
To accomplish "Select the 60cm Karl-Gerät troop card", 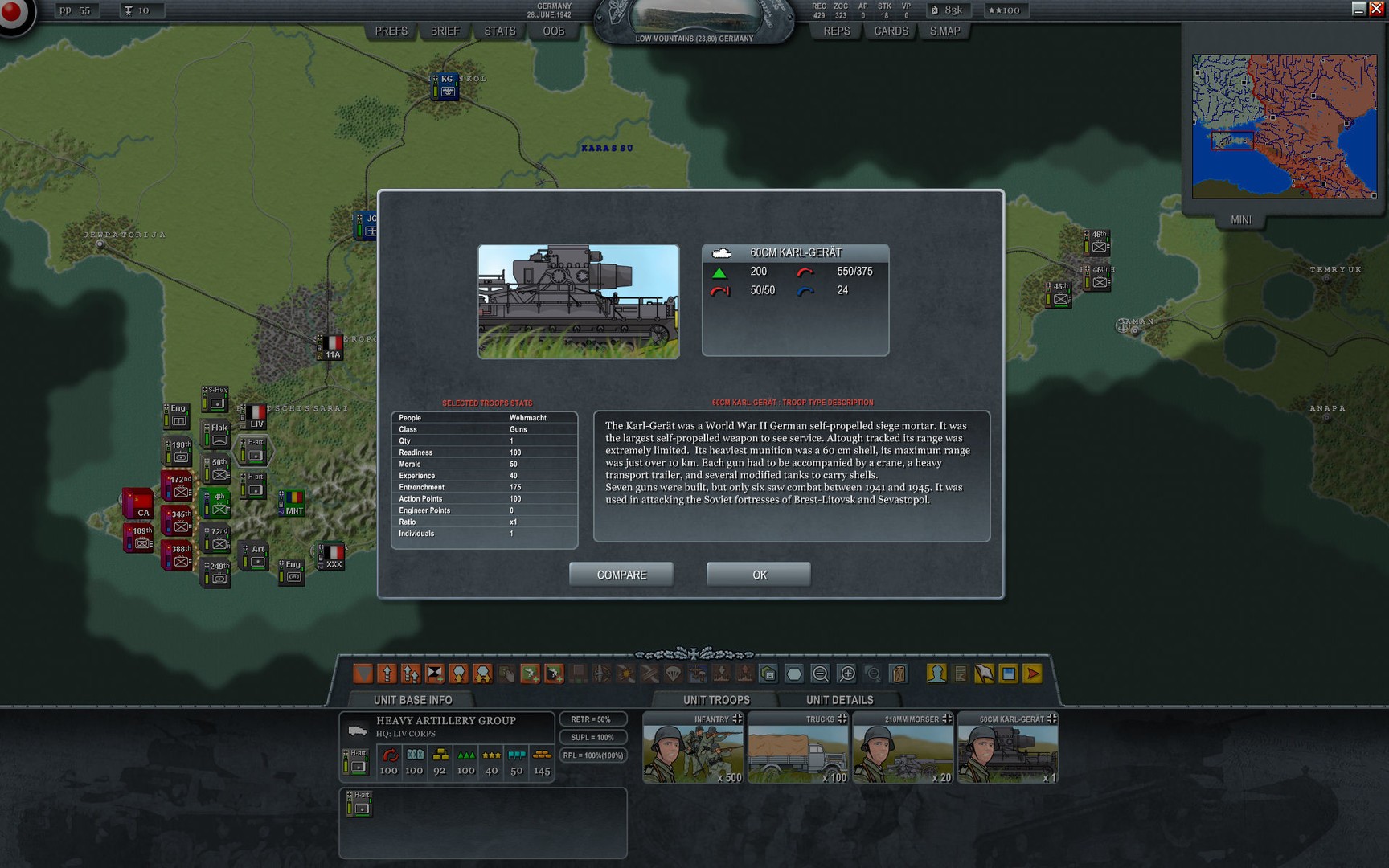I will point(1008,749).
